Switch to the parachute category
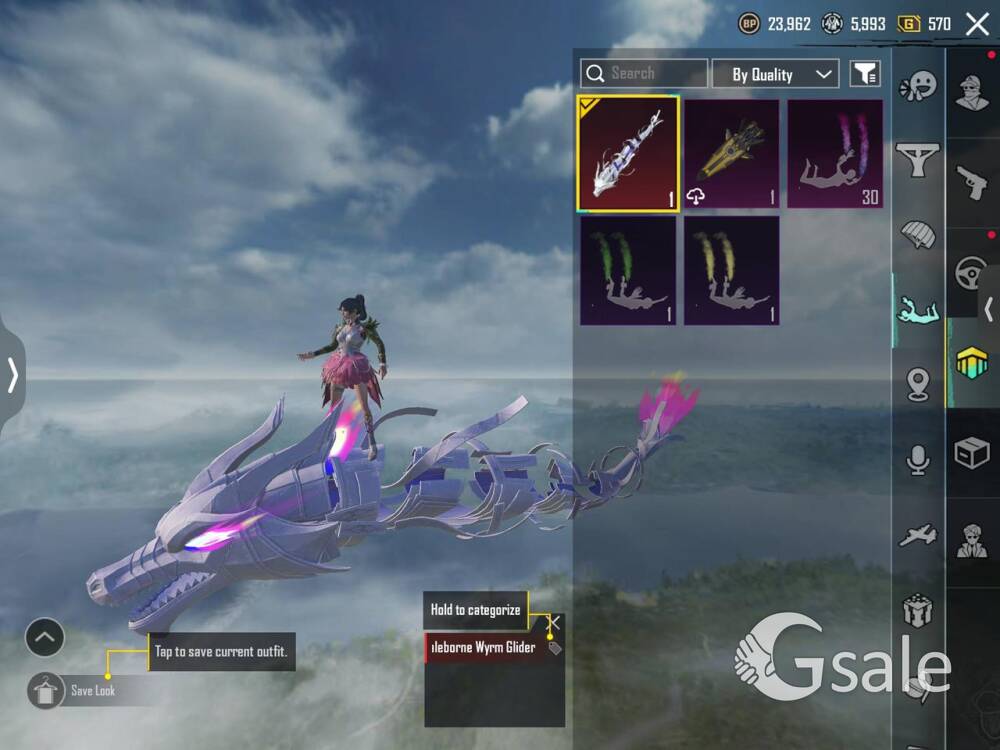The height and width of the screenshot is (750, 1000). tap(918, 236)
